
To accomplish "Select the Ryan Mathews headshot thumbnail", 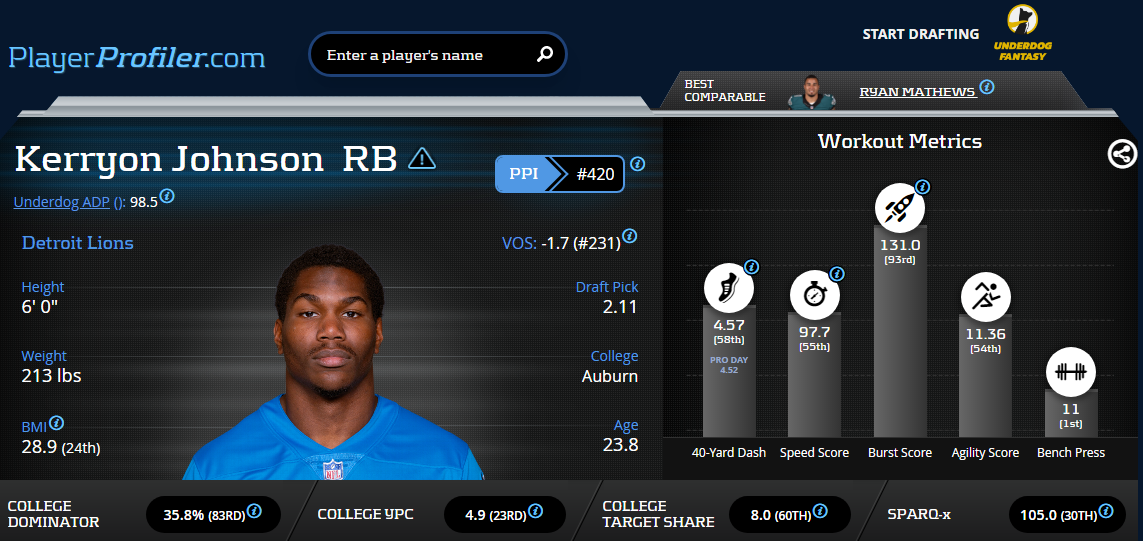I will (x=812, y=92).
